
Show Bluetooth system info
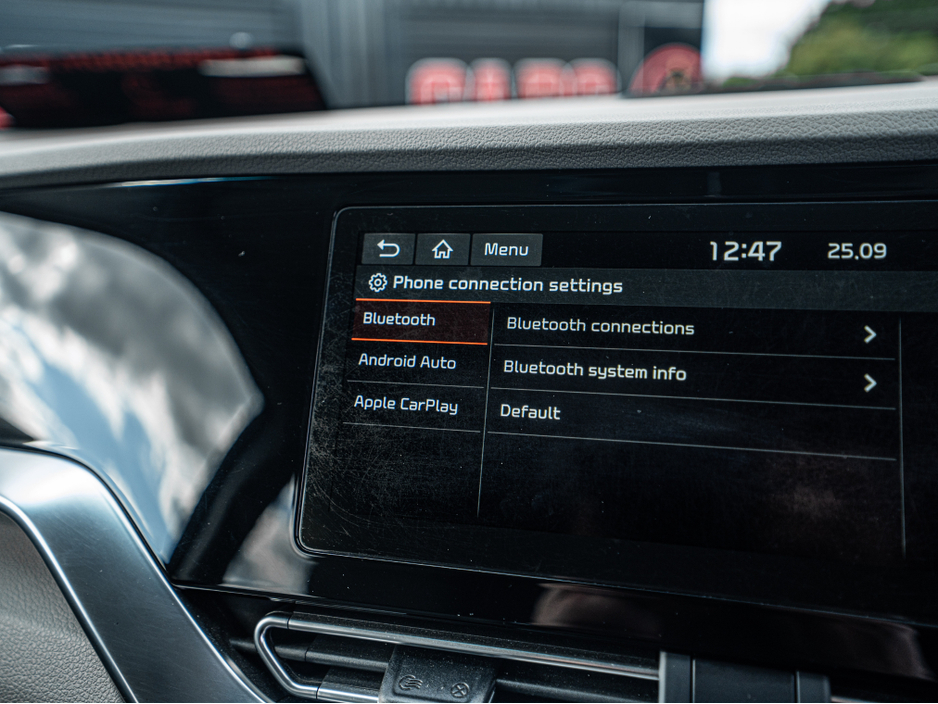(x=690, y=375)
